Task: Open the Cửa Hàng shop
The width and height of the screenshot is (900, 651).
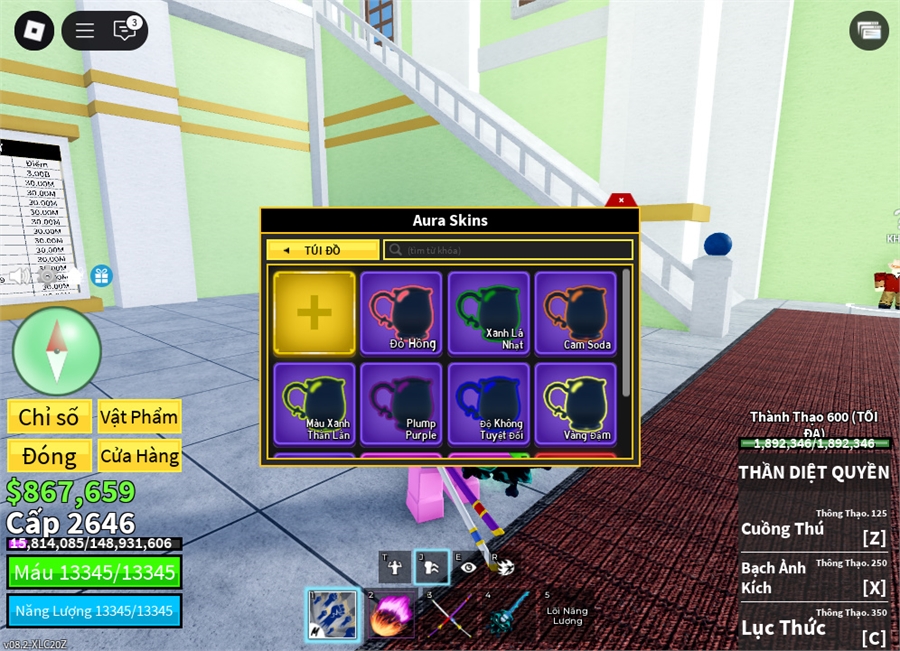Action: 138,457
